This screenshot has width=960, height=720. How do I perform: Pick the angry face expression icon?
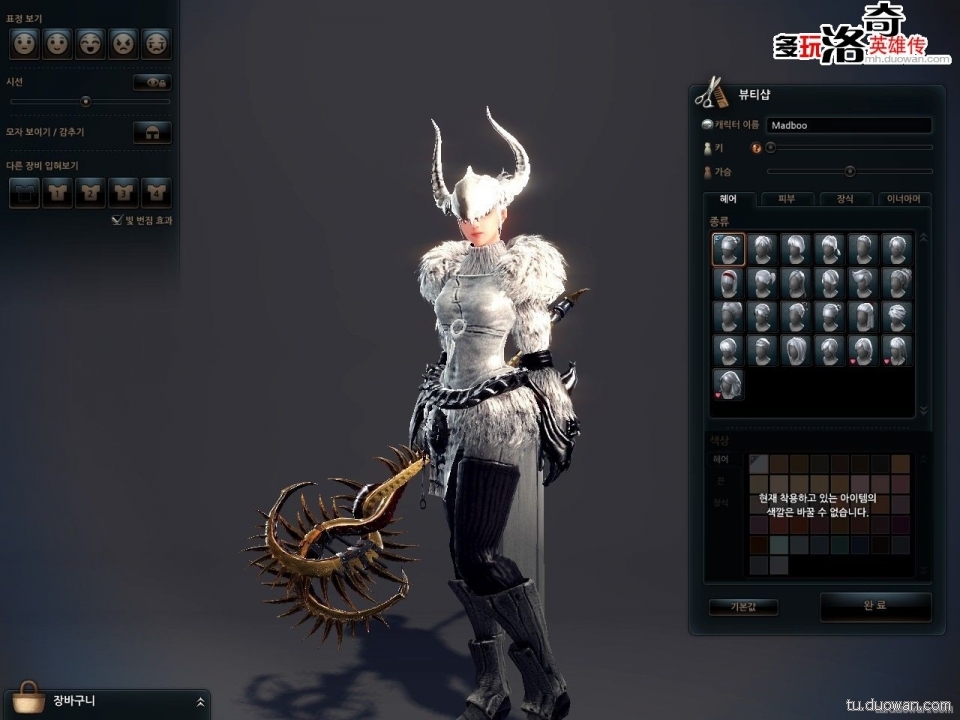pyautogui.click(x=123, y=43)
